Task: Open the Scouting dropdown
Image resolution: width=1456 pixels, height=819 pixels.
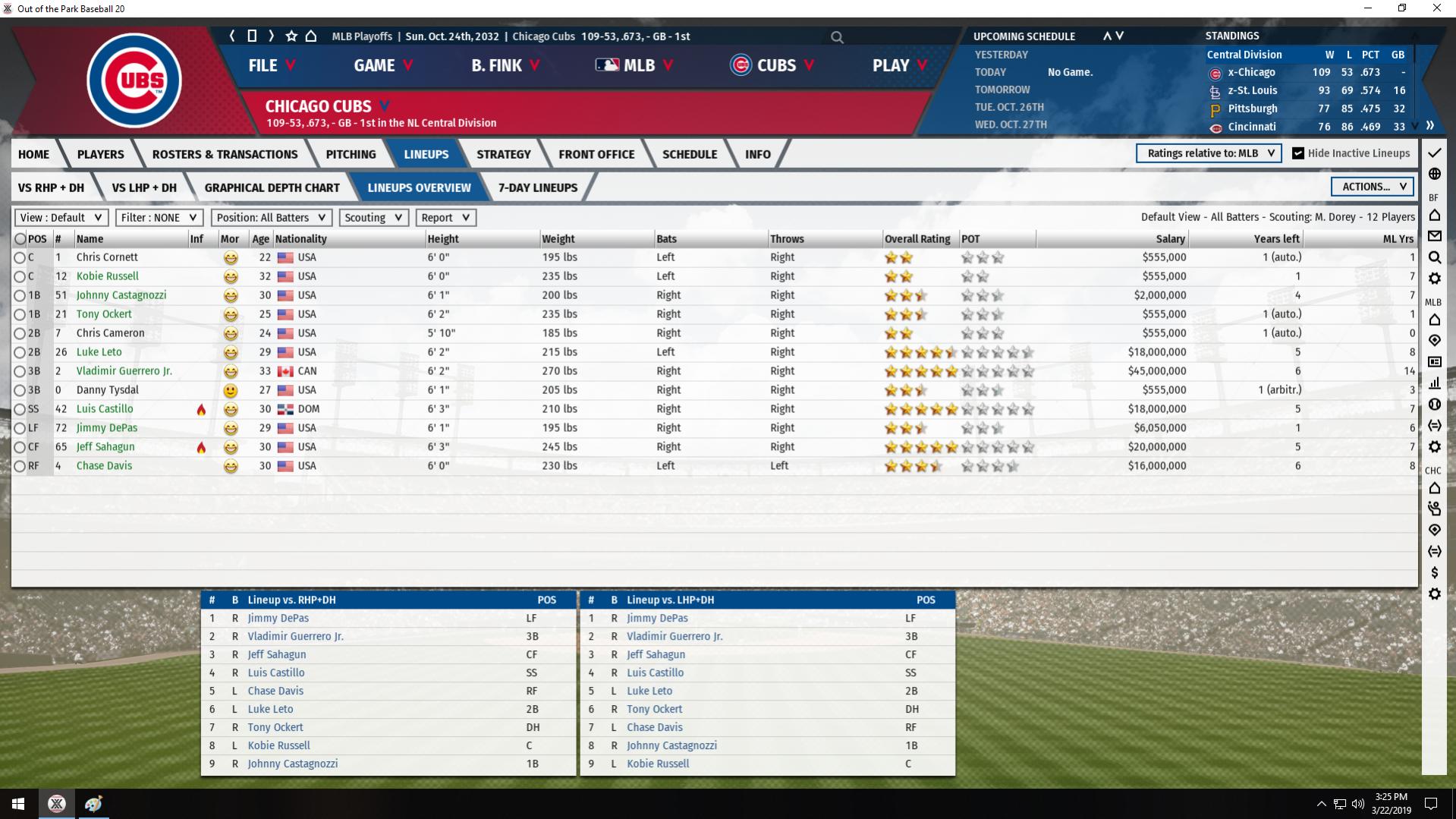Action: coord(373,218)
